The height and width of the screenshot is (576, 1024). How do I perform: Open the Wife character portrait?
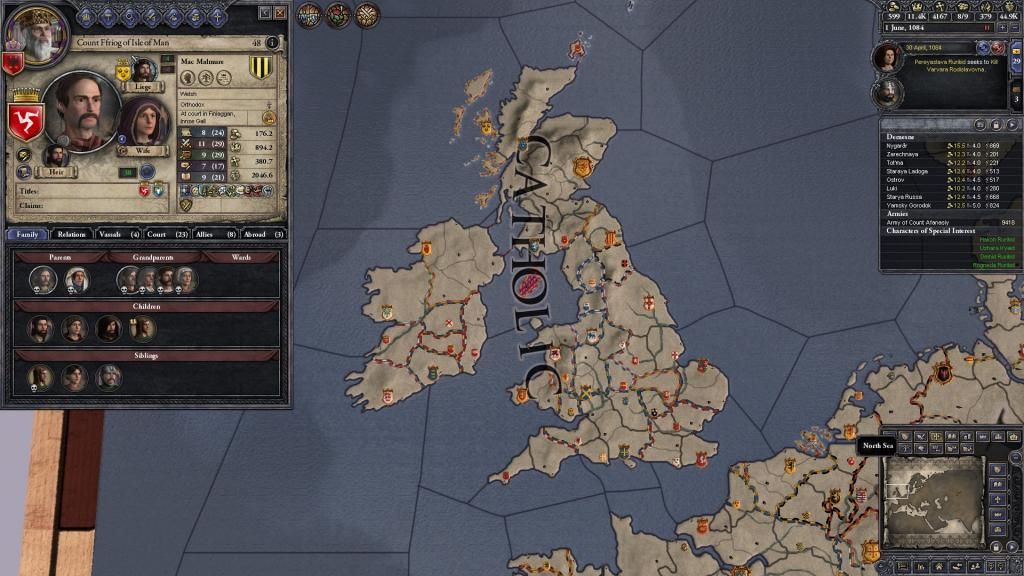click(141, 125)
